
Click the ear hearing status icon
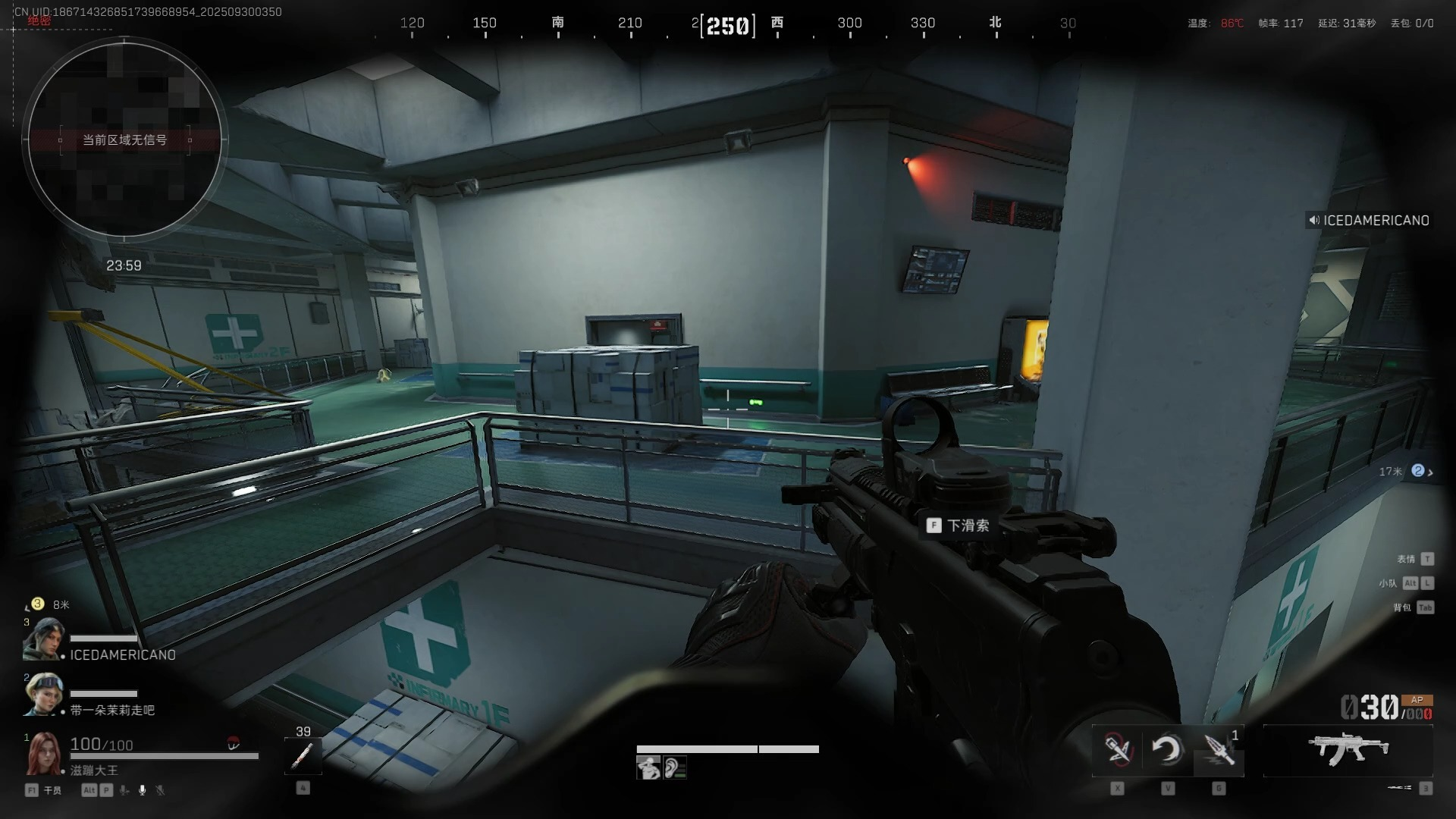tap(674, 768)
